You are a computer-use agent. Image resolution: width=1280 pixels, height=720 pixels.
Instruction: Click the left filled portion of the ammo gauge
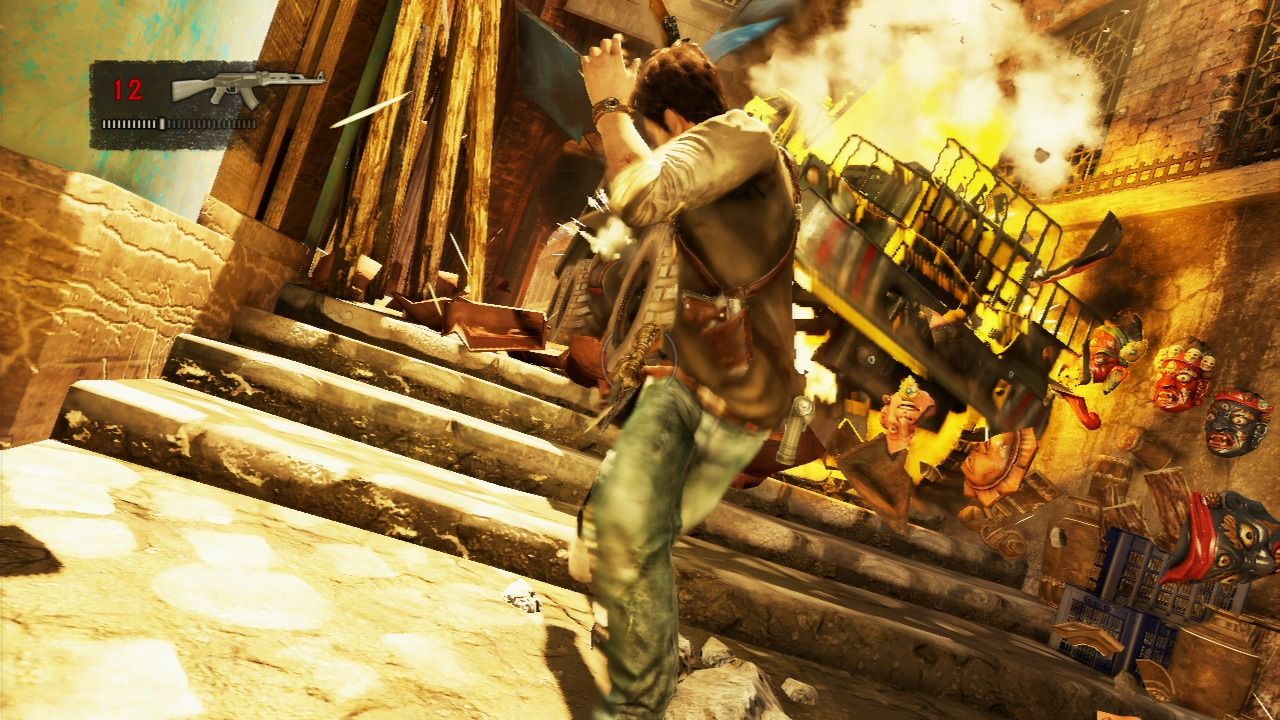coord(127,123)
